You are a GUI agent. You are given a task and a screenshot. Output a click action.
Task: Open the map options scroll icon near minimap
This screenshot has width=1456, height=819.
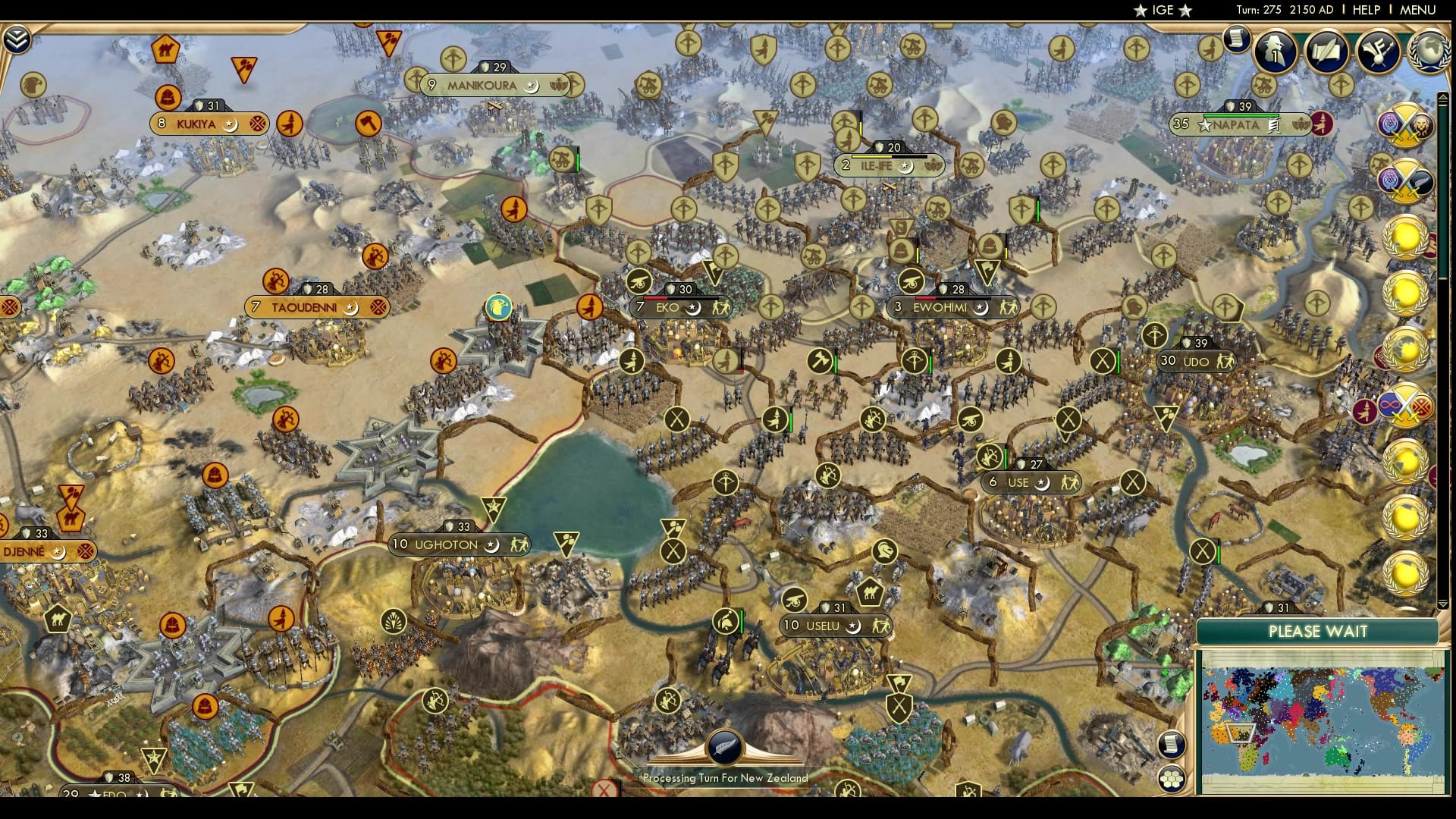pos(1172,745)
